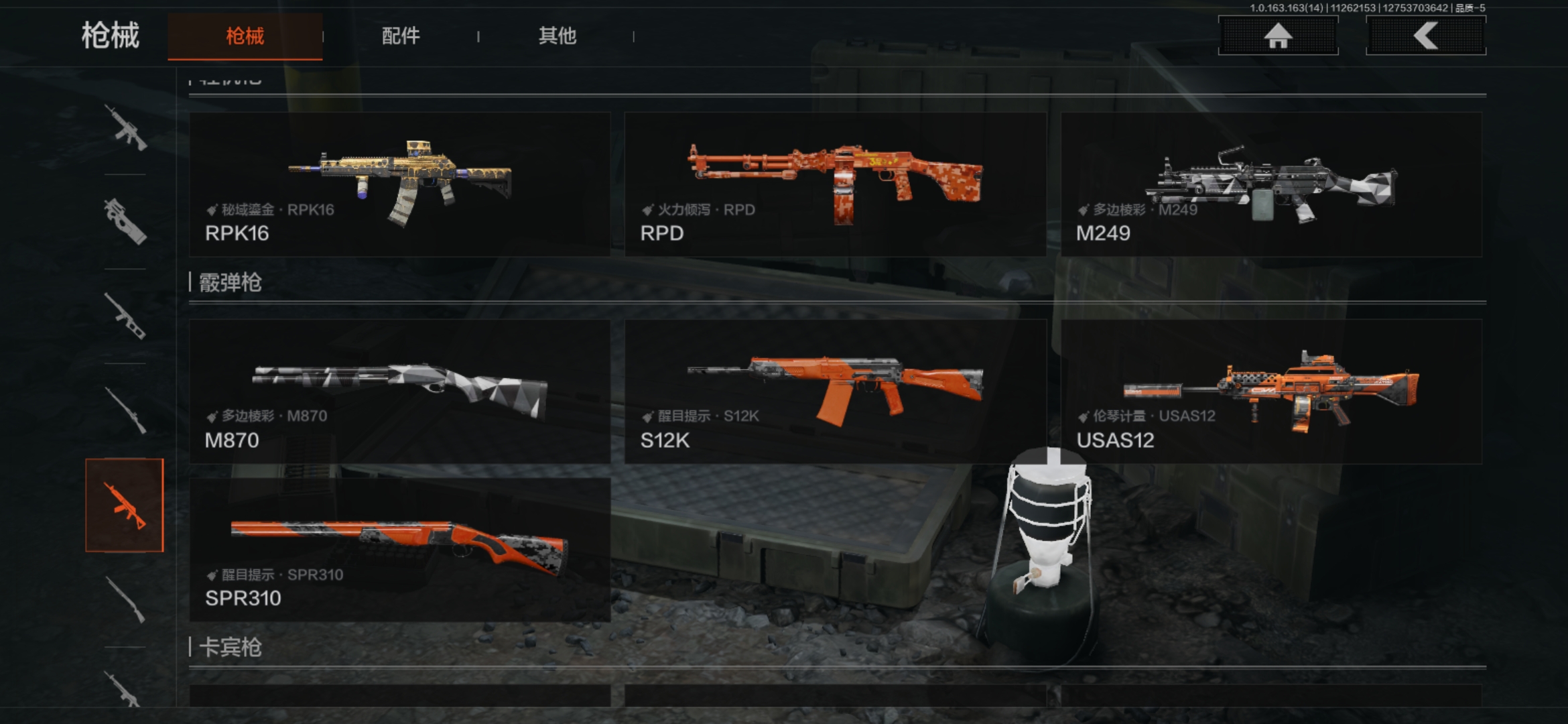Viewport: 1568px width, 724px height.
Task: Pick the M870 shotgun card
Action: [399, 391]
